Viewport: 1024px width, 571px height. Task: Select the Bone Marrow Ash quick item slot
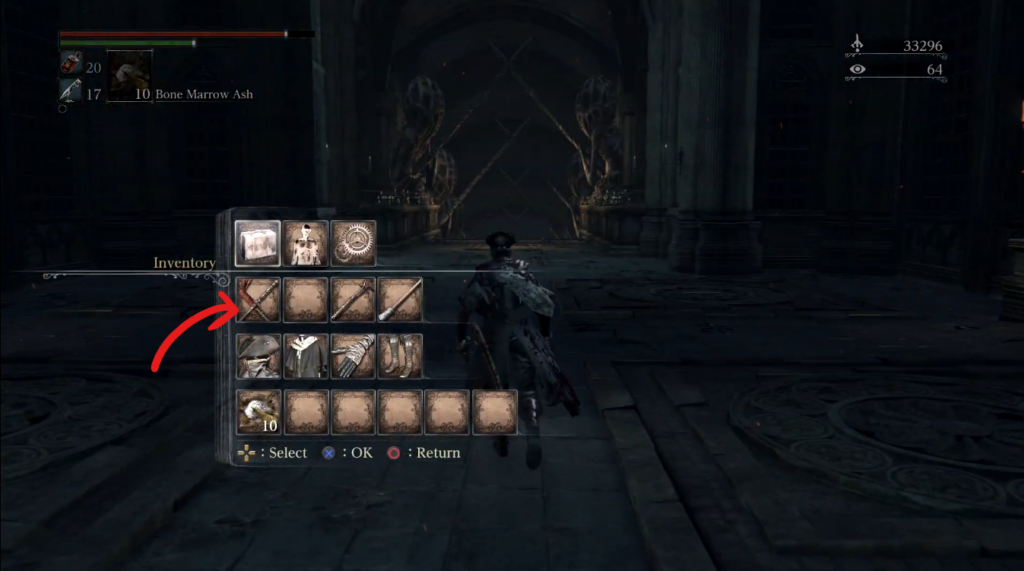coord(258,412)
